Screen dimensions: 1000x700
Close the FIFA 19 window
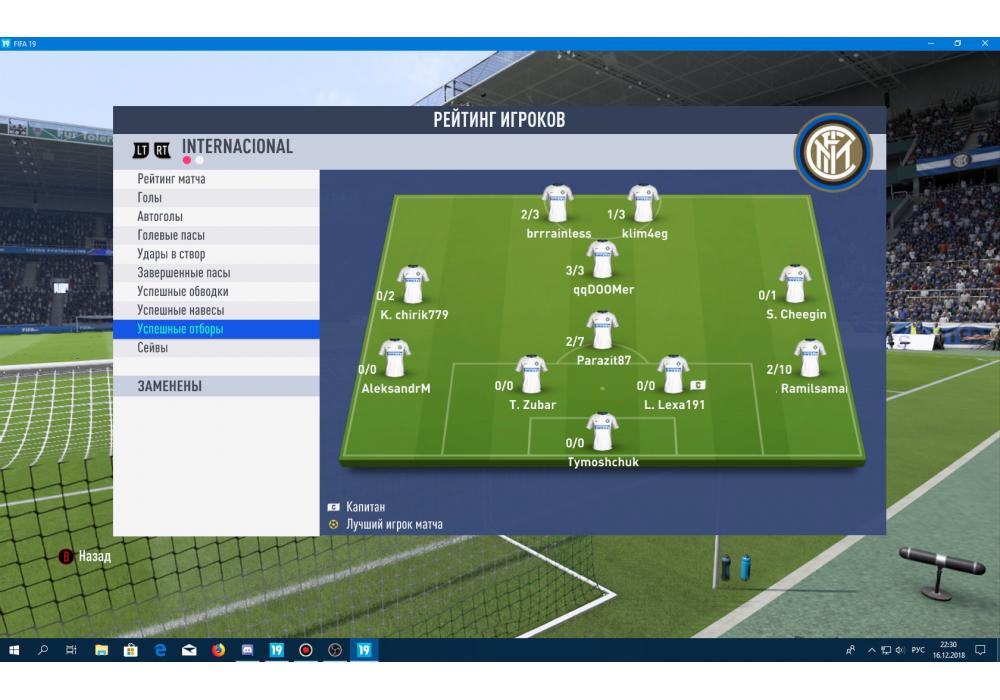pyautogui.click(x=983, y=44)
